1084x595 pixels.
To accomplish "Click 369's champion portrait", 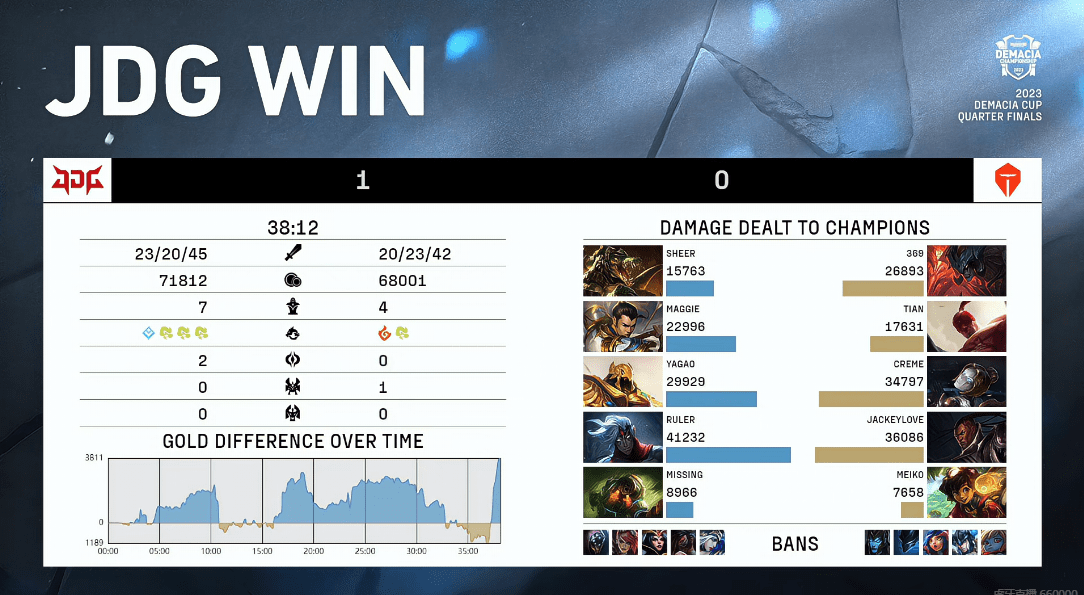I will click(966, 271).
